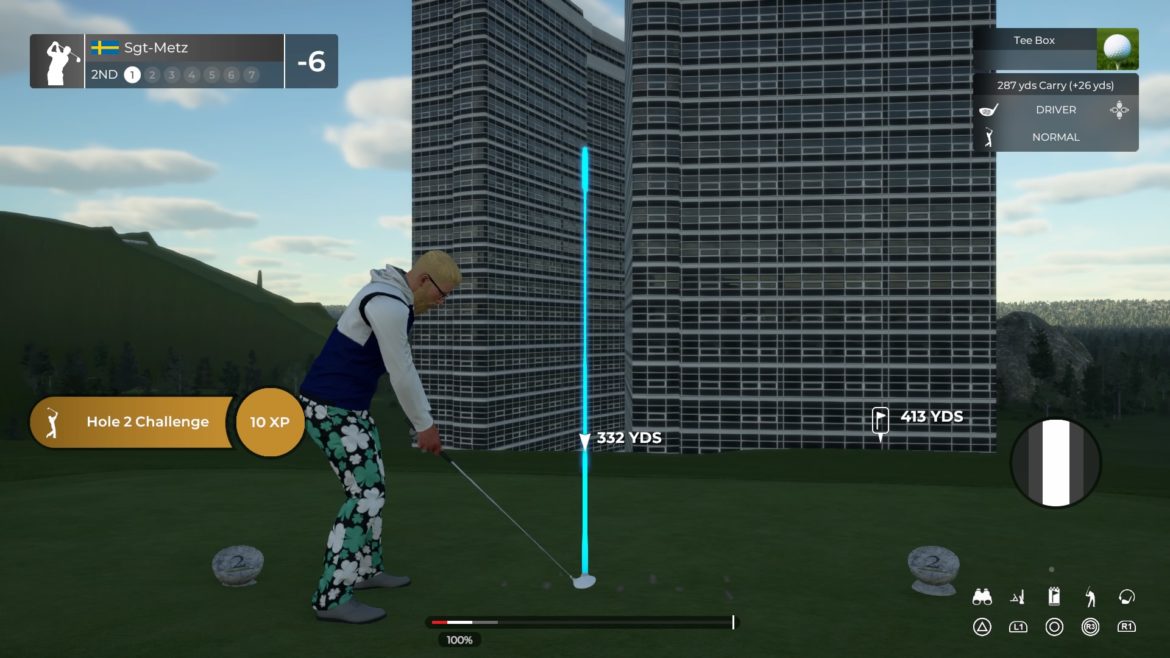Change the DRIVER club selection
Viewport: 1170px width, 658px height.
1055,110
